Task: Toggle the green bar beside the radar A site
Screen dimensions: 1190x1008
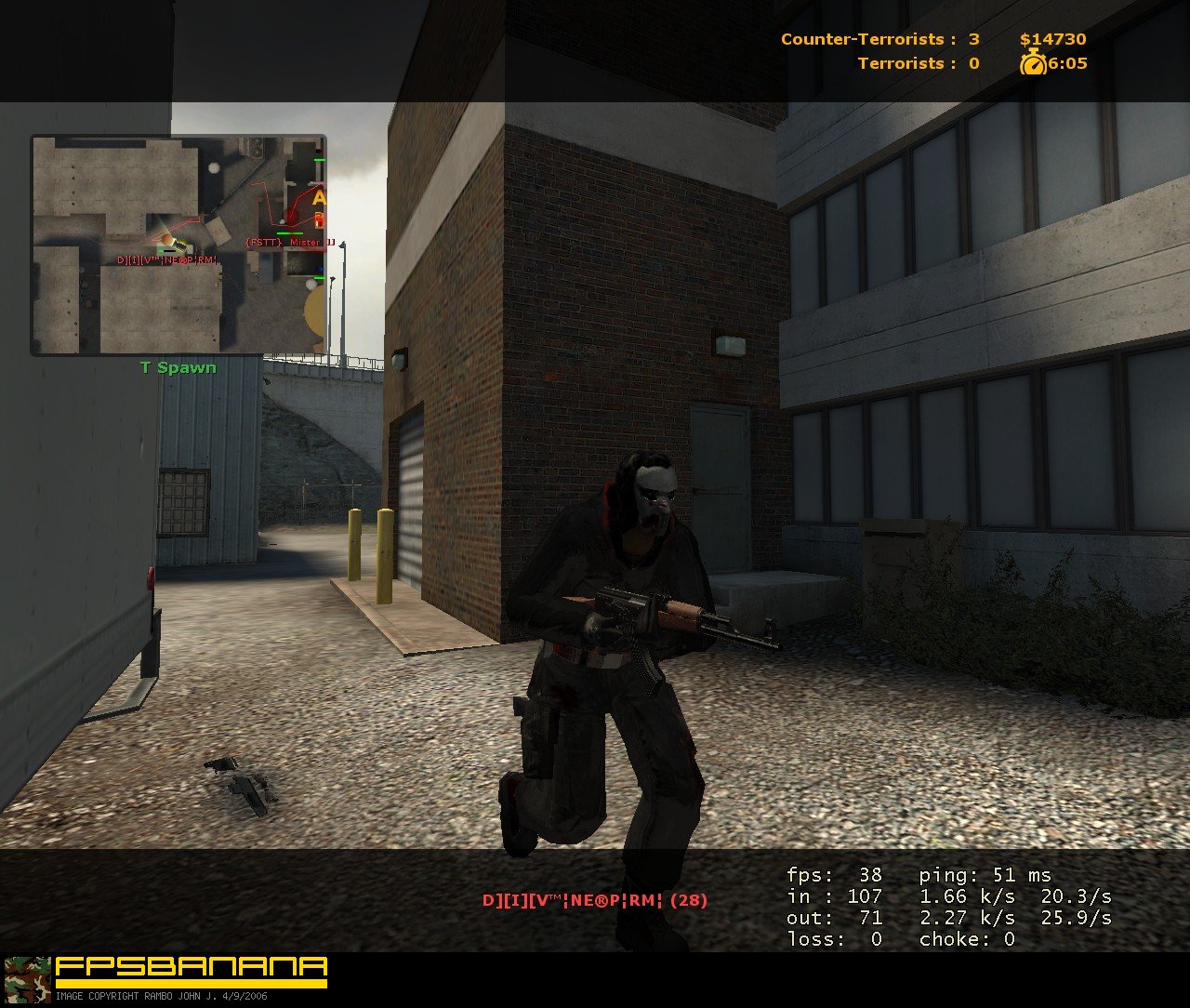Action: coord(320,159)
